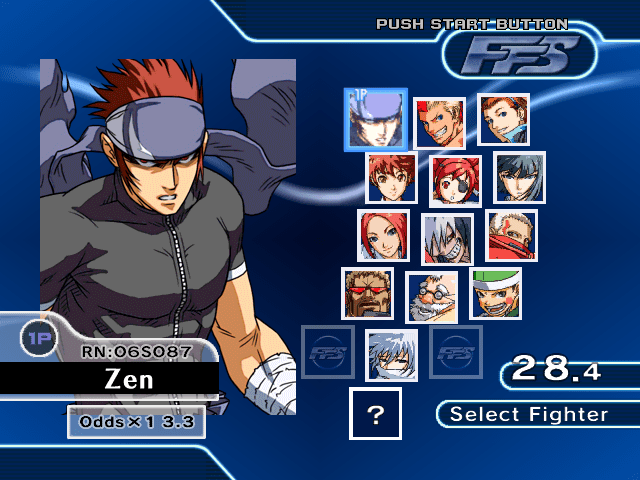
Task: Select the fighter with red scarf over mouth
Action: [512, 235]
